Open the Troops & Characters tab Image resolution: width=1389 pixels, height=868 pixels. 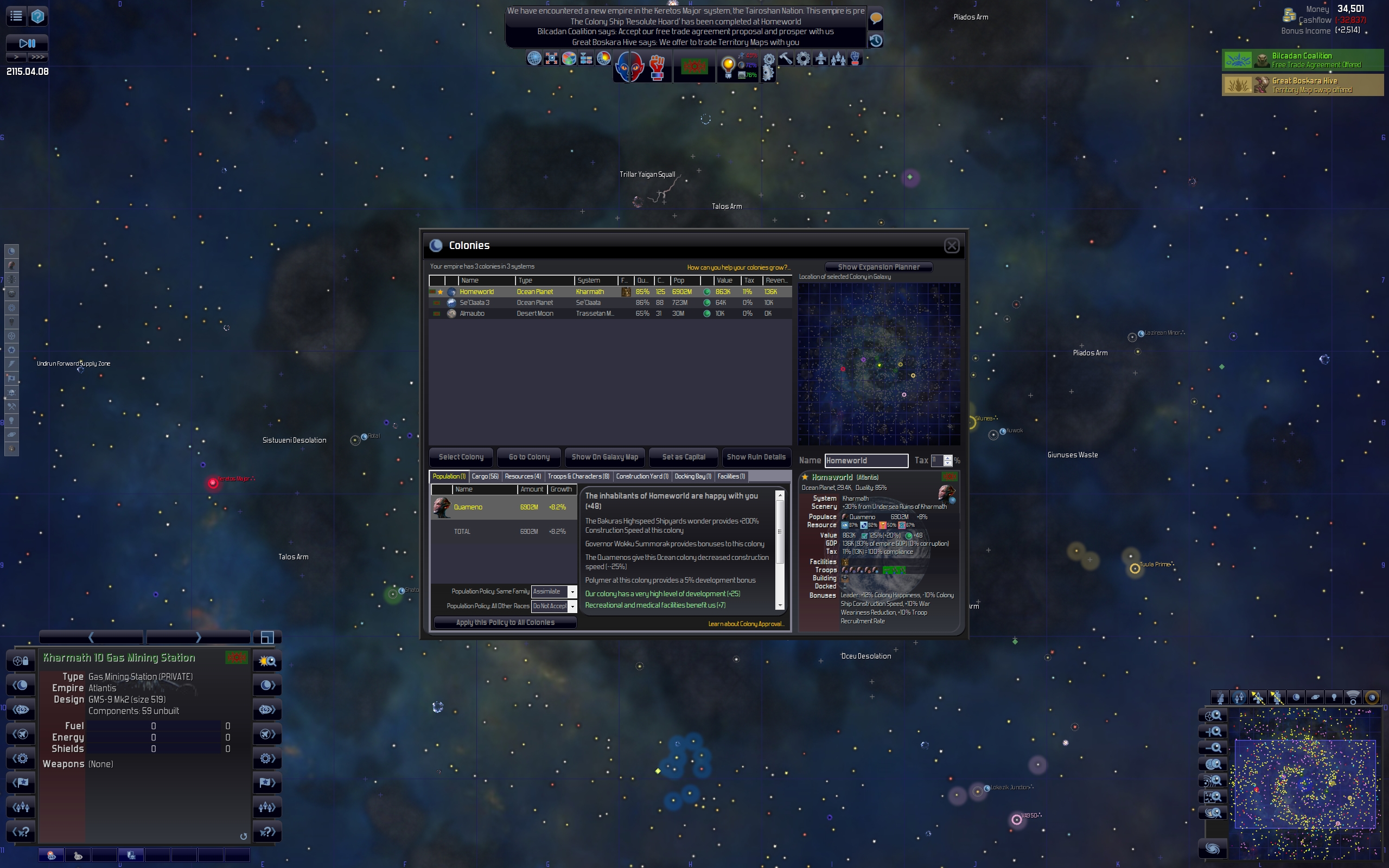tap(578, 476)
